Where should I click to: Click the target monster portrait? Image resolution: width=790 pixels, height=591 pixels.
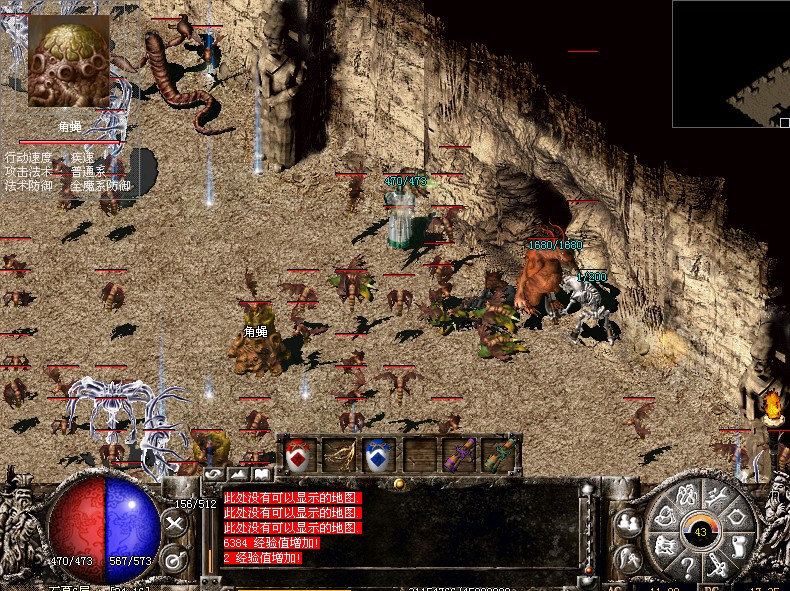point(69,62)
